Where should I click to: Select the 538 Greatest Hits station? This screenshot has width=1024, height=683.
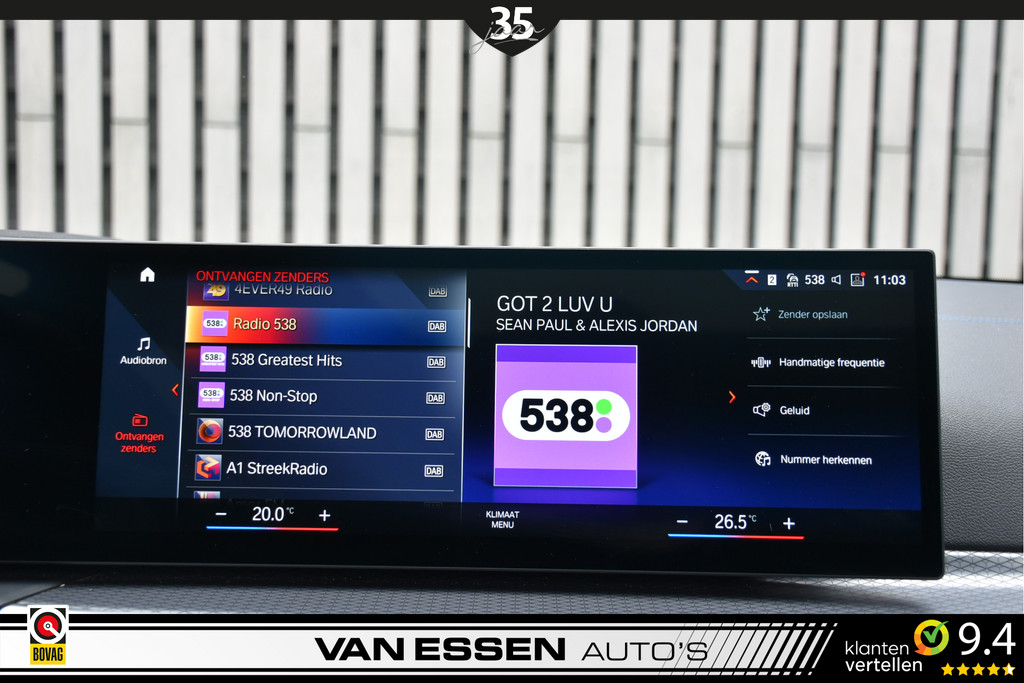[x=320, y=360]
